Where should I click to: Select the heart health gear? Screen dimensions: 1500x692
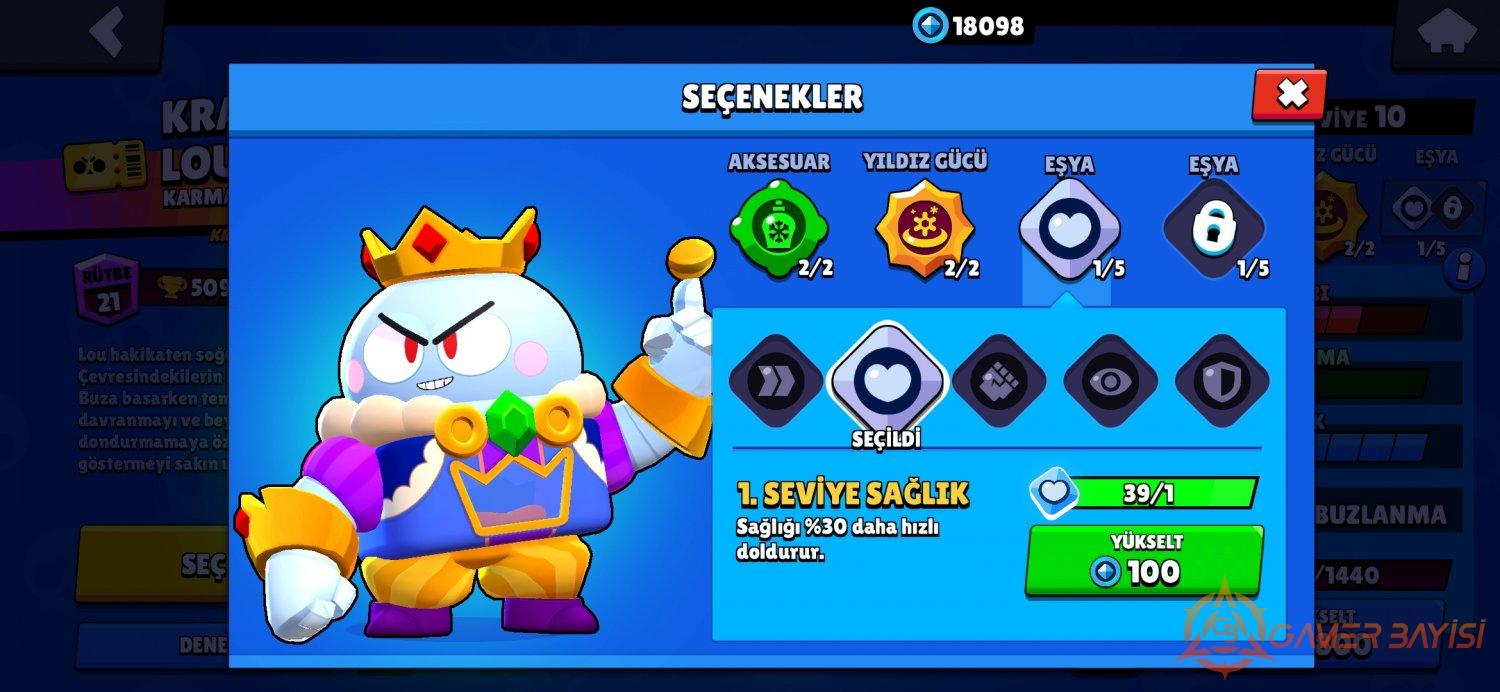pos(886,380)
